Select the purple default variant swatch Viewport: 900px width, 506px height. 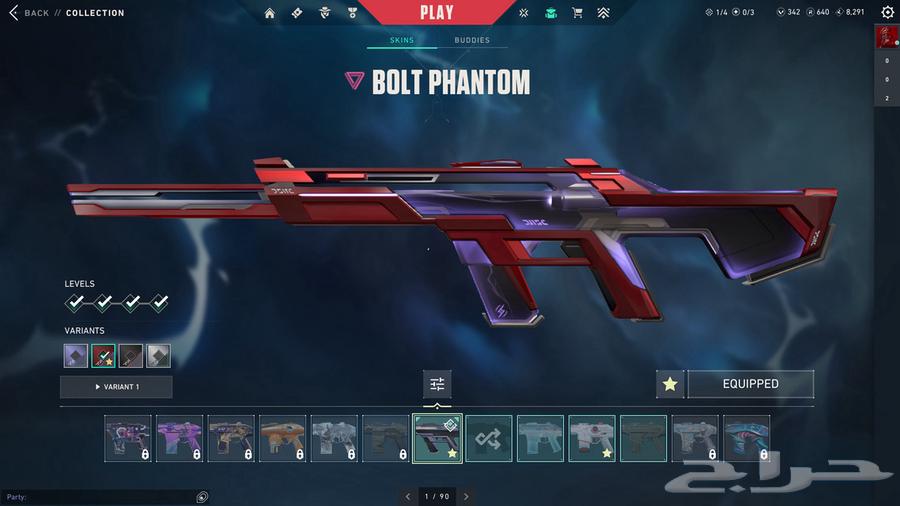pos(76,355)
